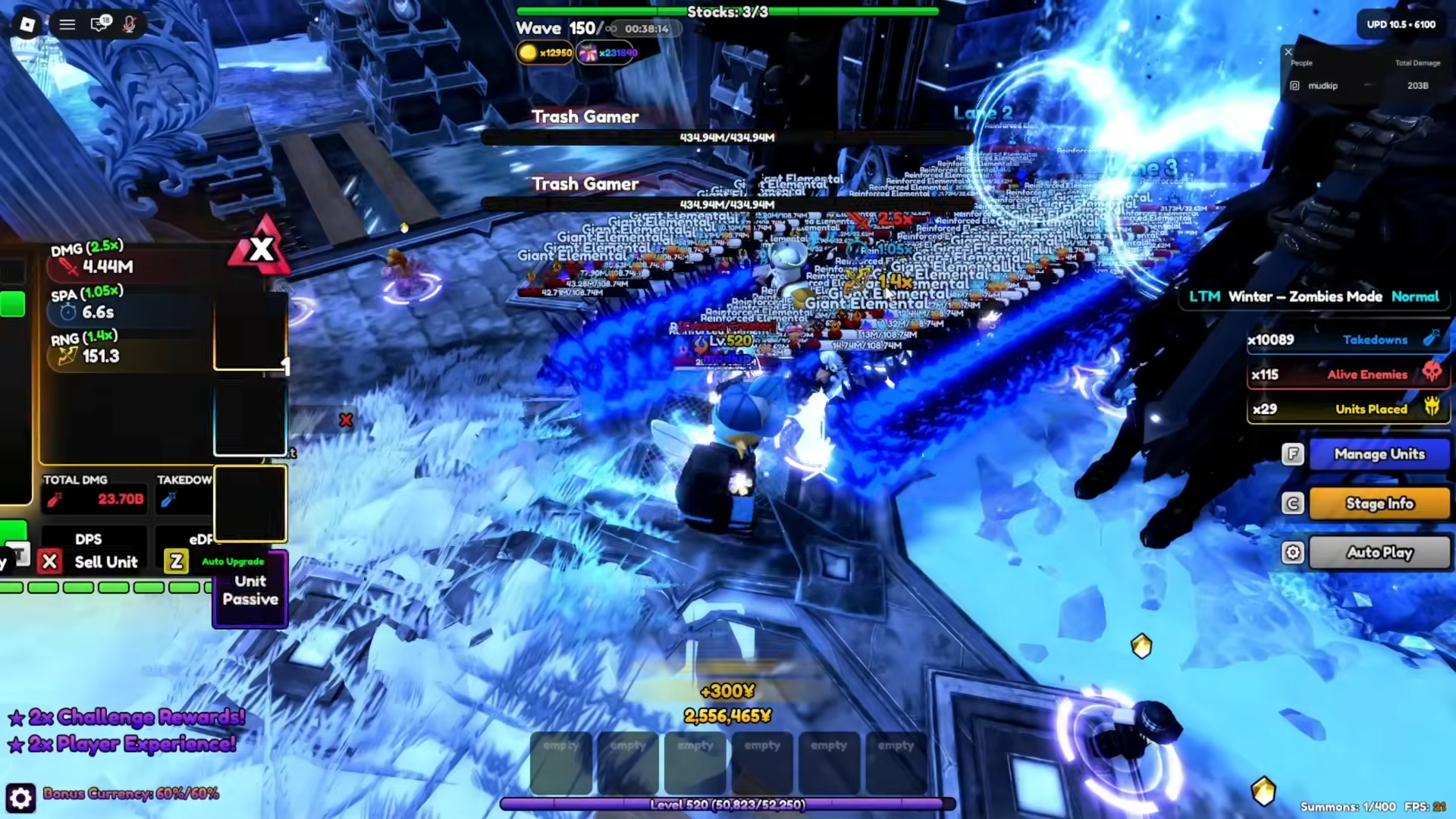Open the hamburger menu at top
Viewport: 1456px width, 819px height.
(x=67, y=24)
